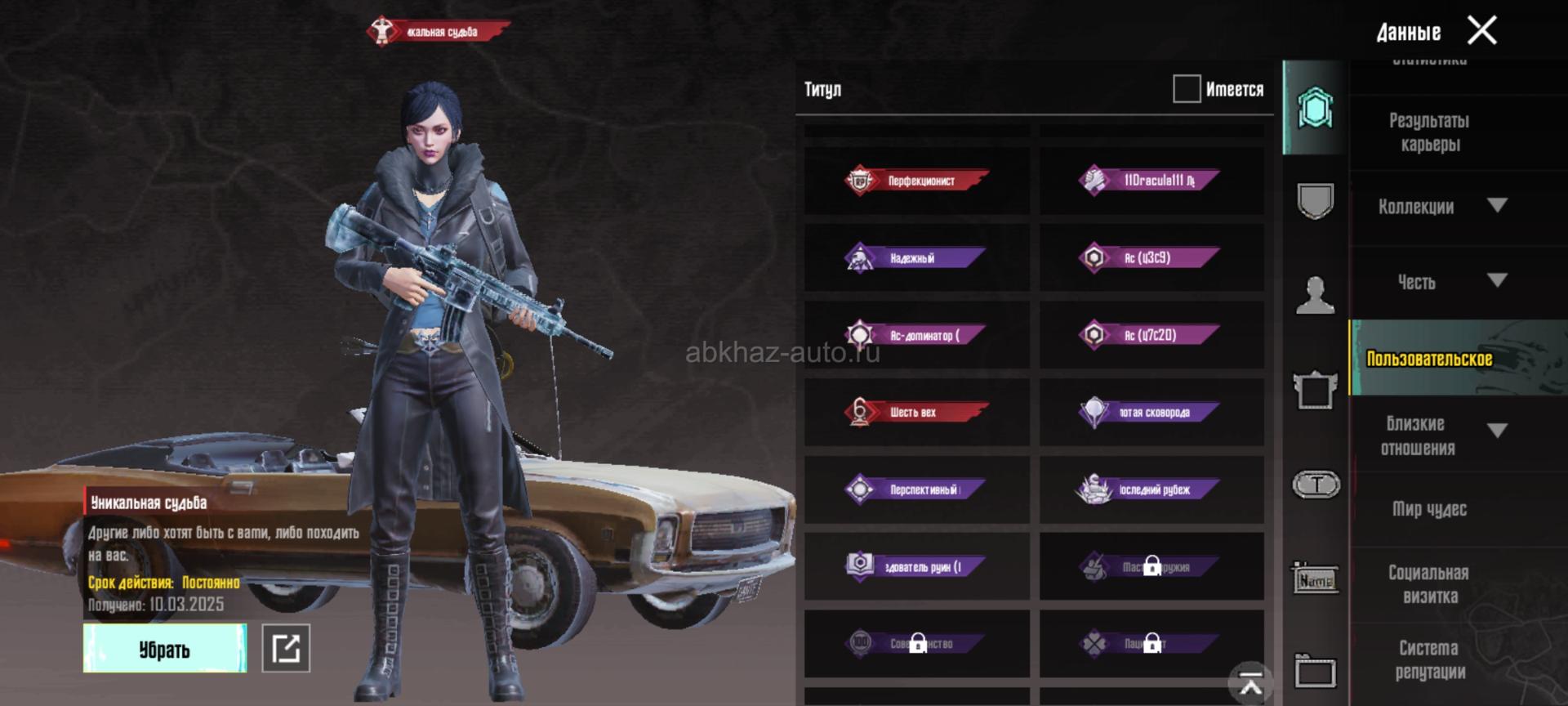The width and height of the screenshot is (1568, 706).
Task: Switch to the shield icon tab
Action: 1315,200
